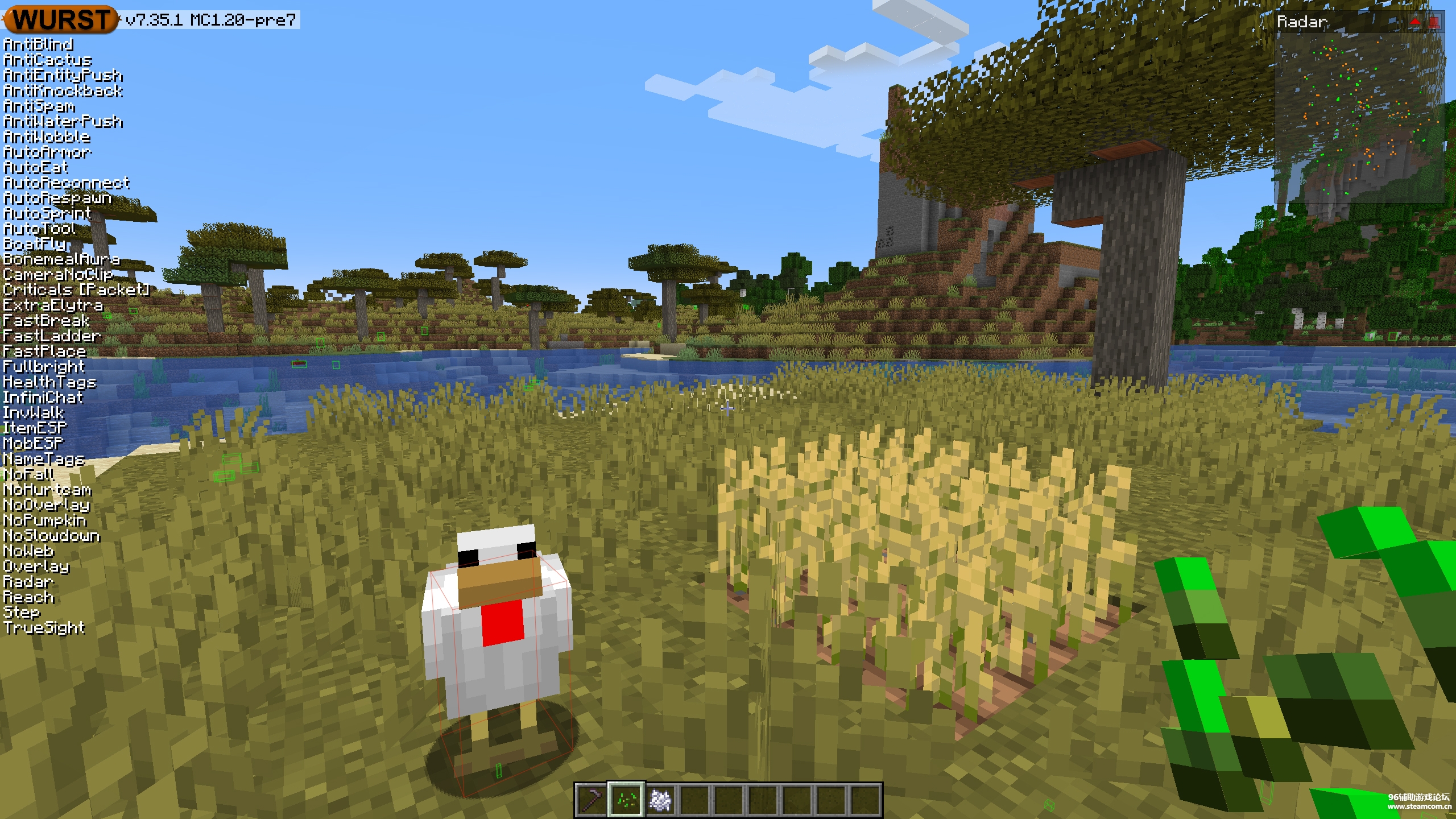
Task: Select the bone meal hotbar slot
Action: [x=660, y=800]
